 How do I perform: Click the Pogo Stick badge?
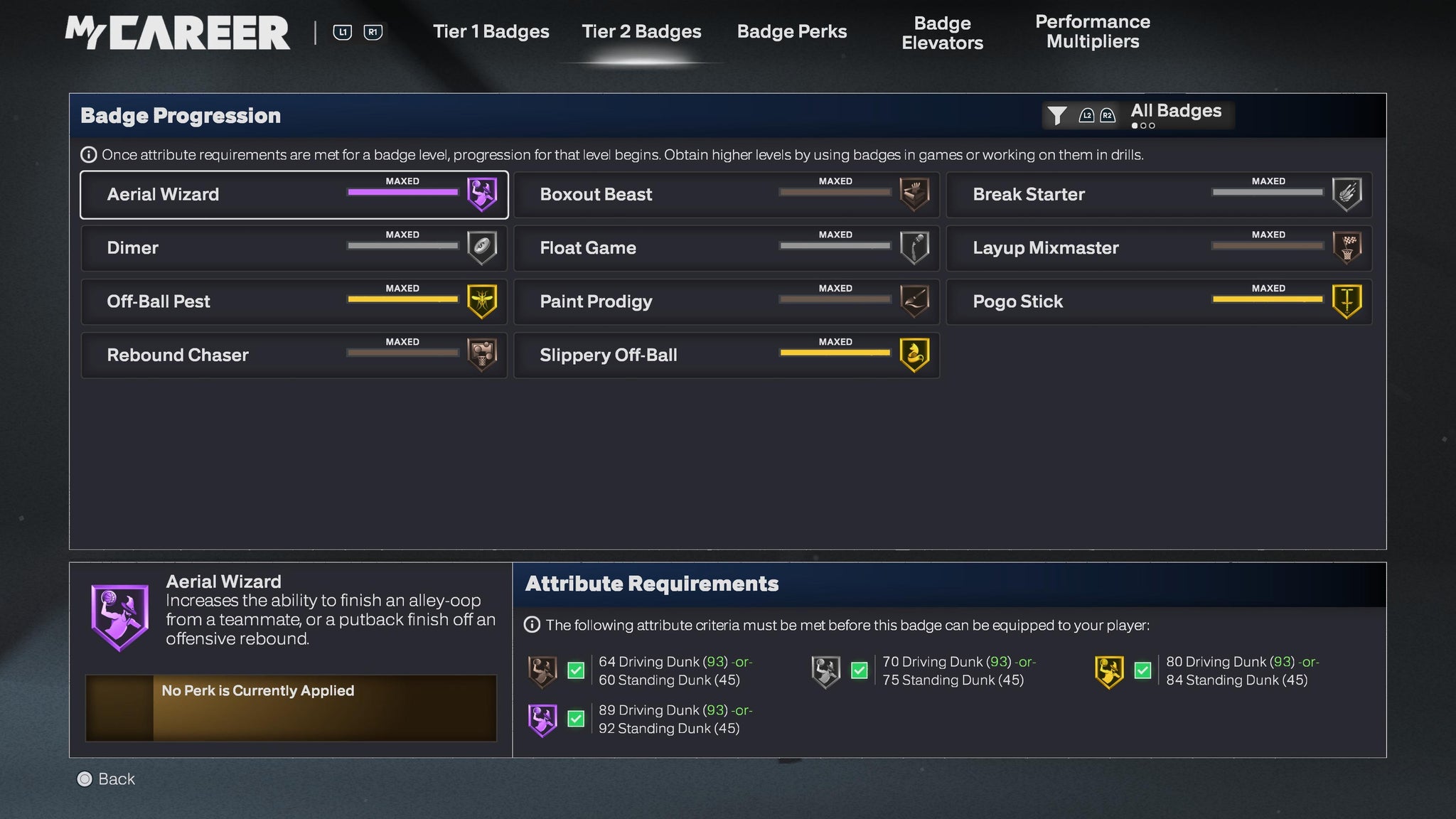pyautogui.click(x=1158, y=301)
